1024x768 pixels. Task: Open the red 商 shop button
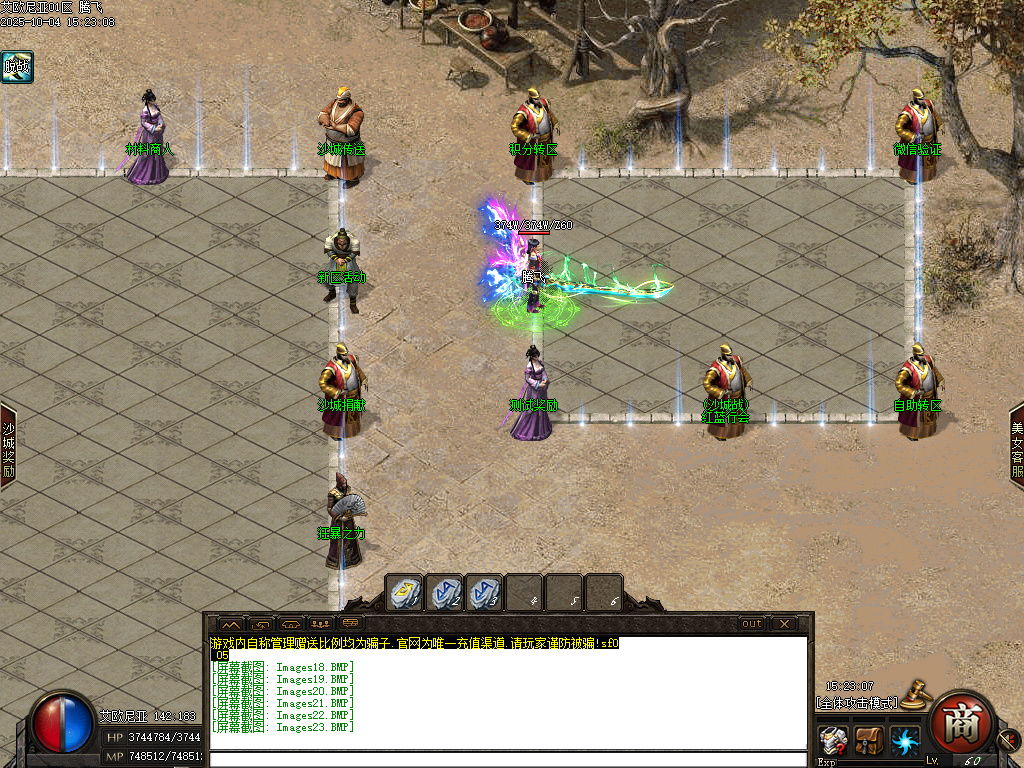pos(962,720)
